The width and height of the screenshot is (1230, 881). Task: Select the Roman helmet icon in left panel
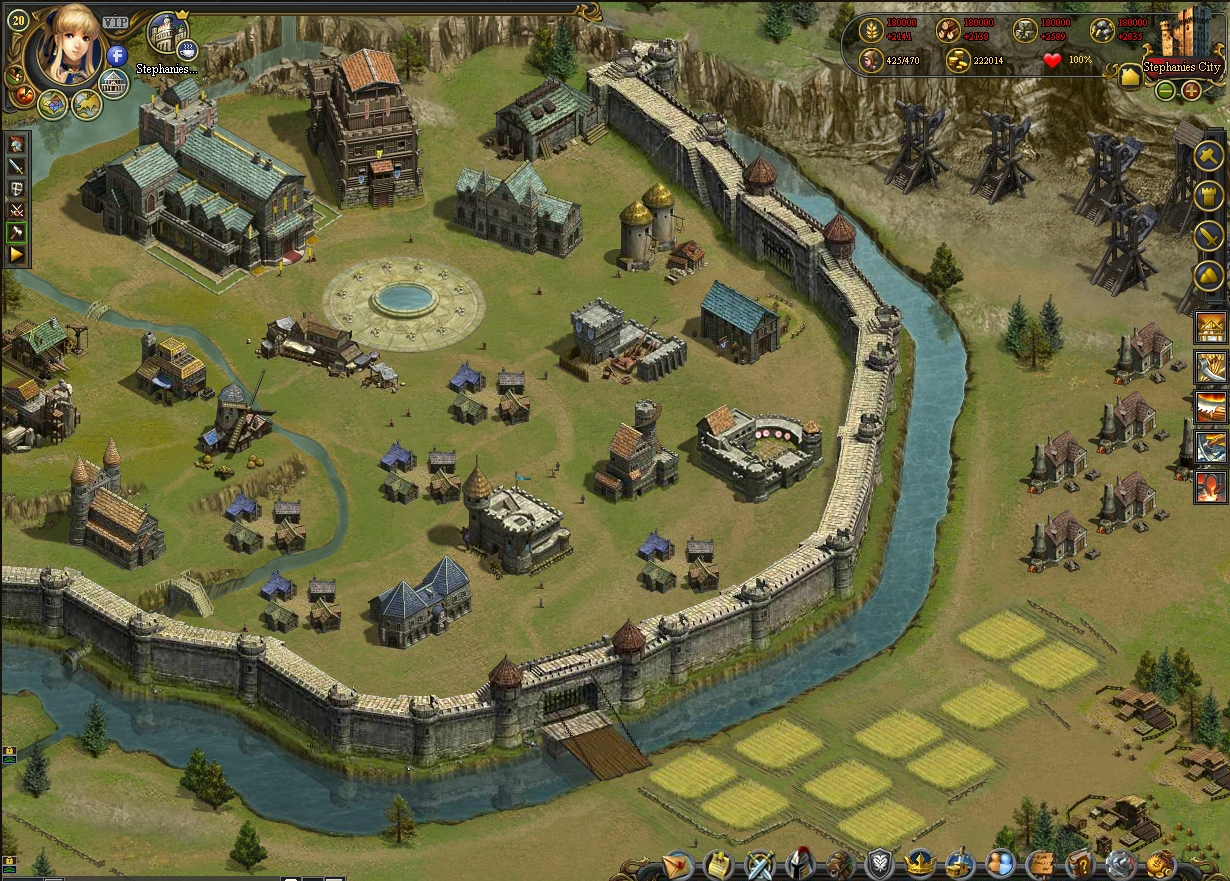(16, 144)
